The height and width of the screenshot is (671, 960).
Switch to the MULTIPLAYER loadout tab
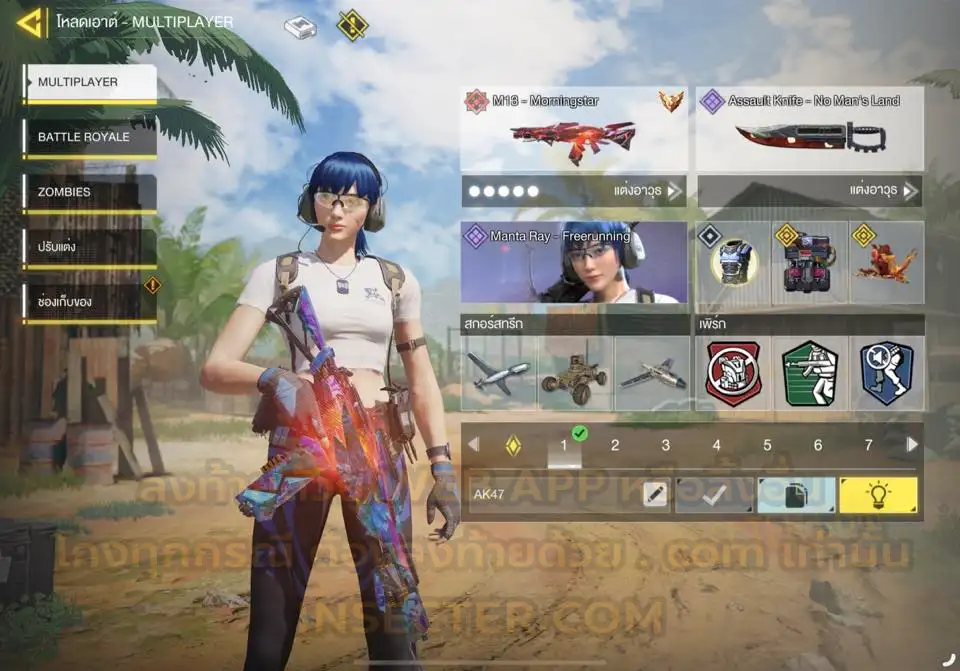point(91,83)
